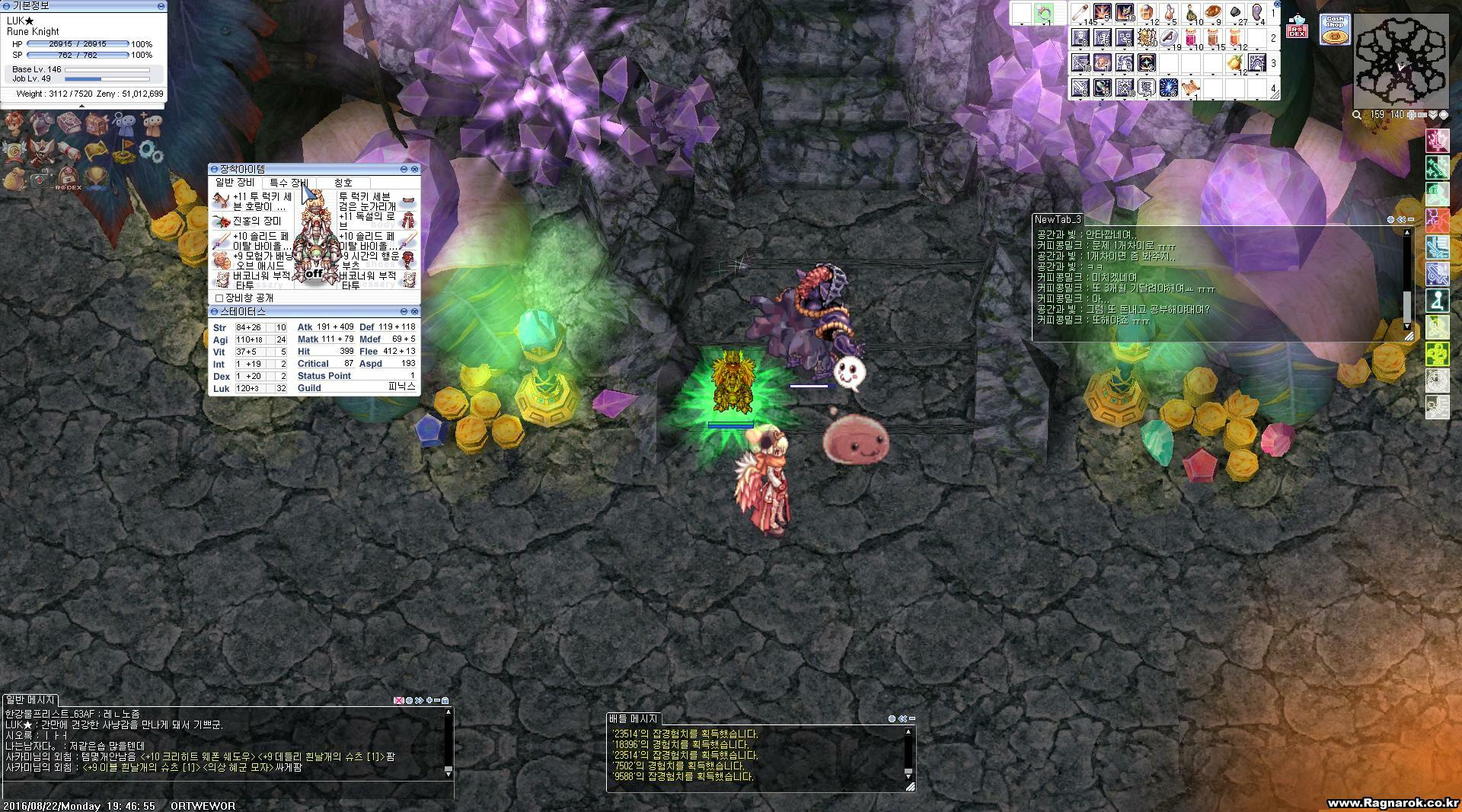The width and height of the screenshot is (1462, 812).
Task: Open the Cash Shop
Action: [x=1335, y=30]
